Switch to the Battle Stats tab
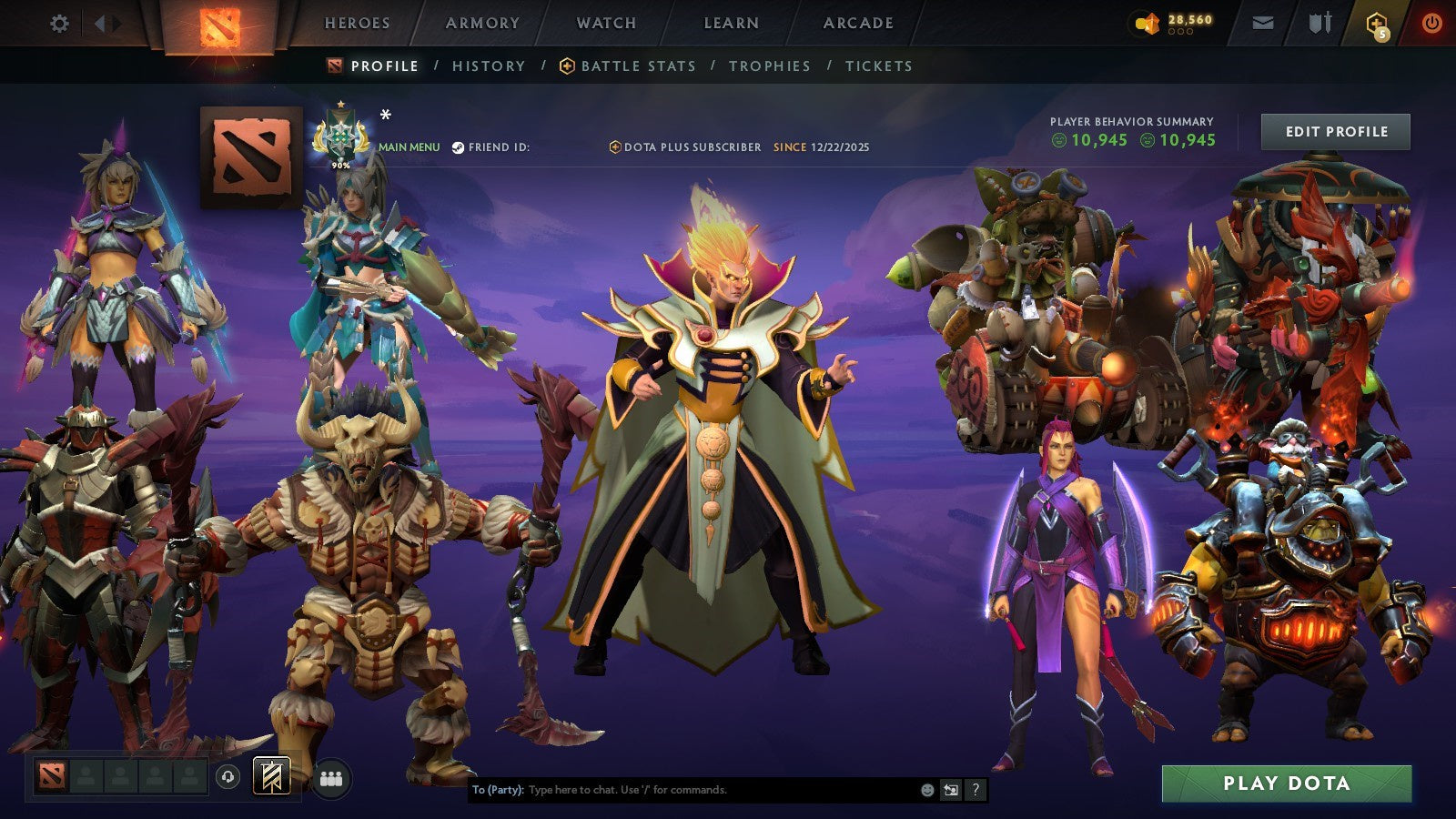Viewport: 1456px width, 819px height. (637, 66)
